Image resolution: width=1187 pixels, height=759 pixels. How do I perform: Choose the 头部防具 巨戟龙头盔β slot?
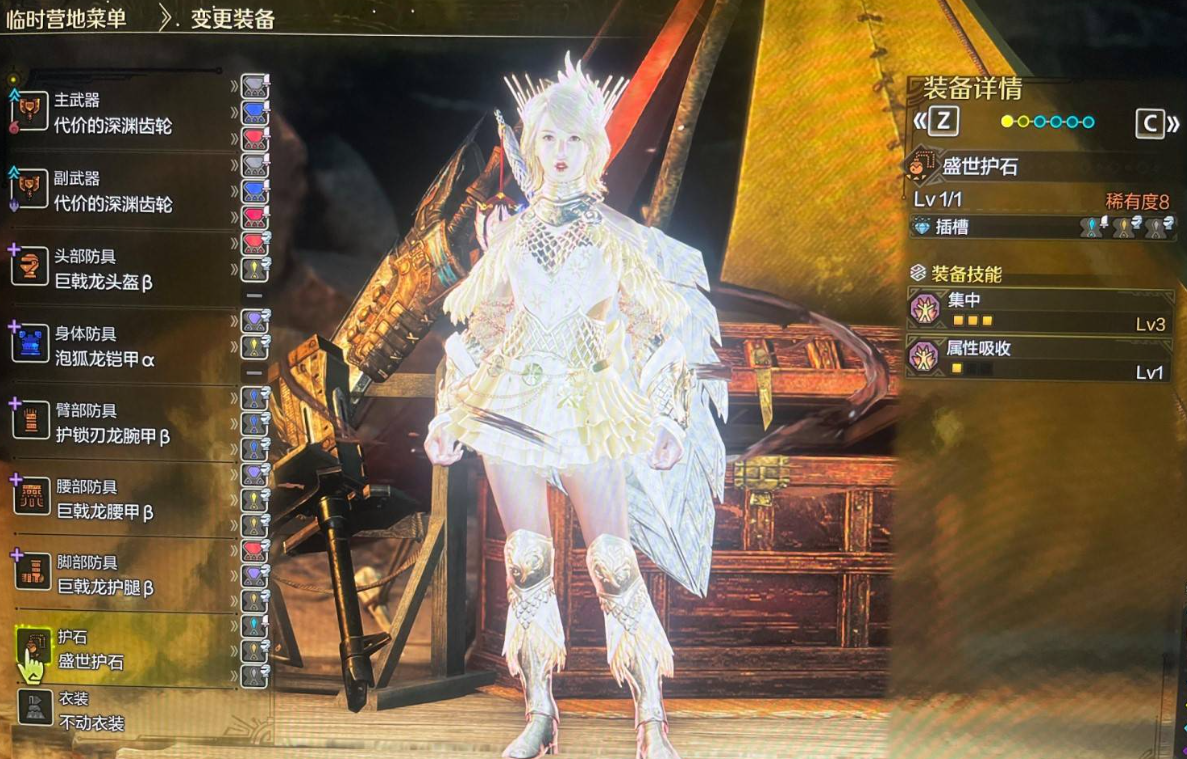105,270
